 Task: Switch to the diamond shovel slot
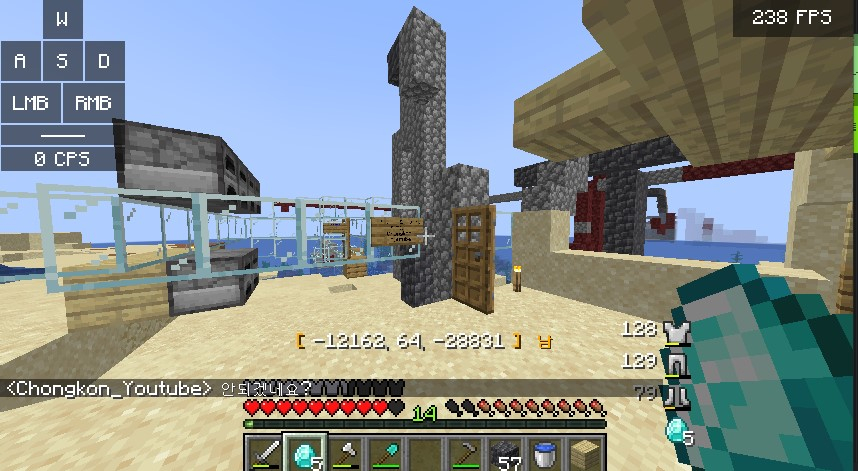(x=385, y=456)
